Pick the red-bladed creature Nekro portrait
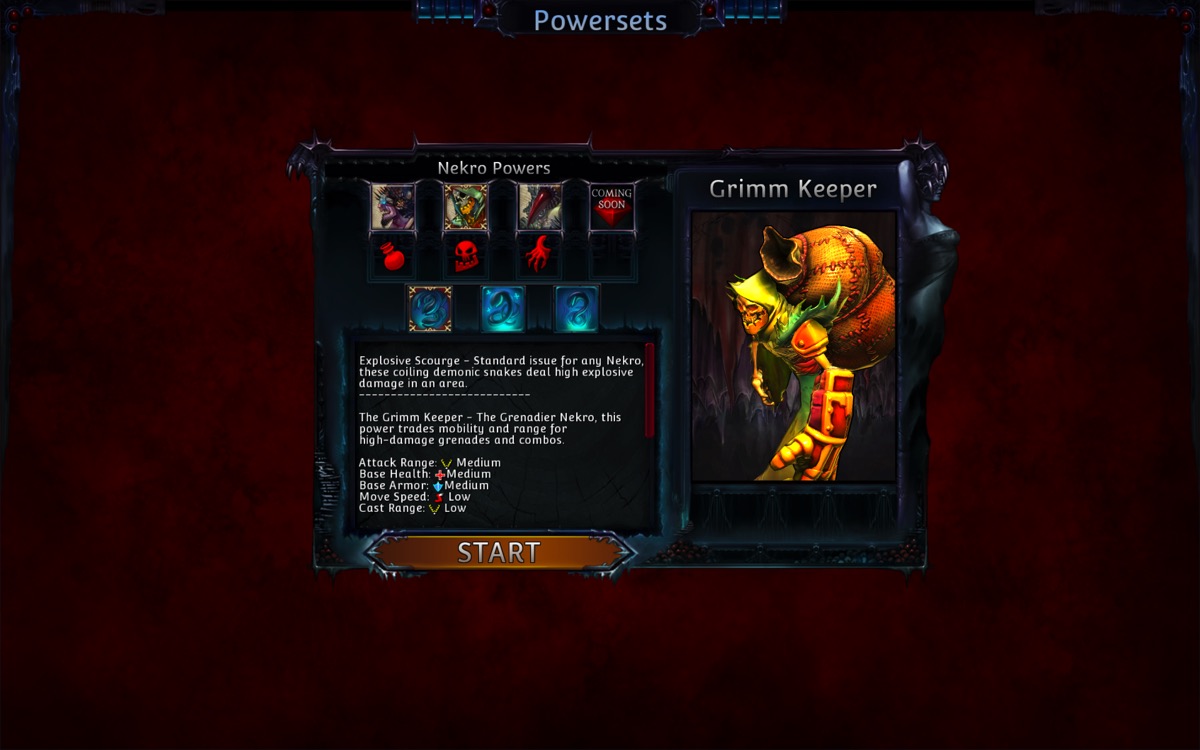 539,207
